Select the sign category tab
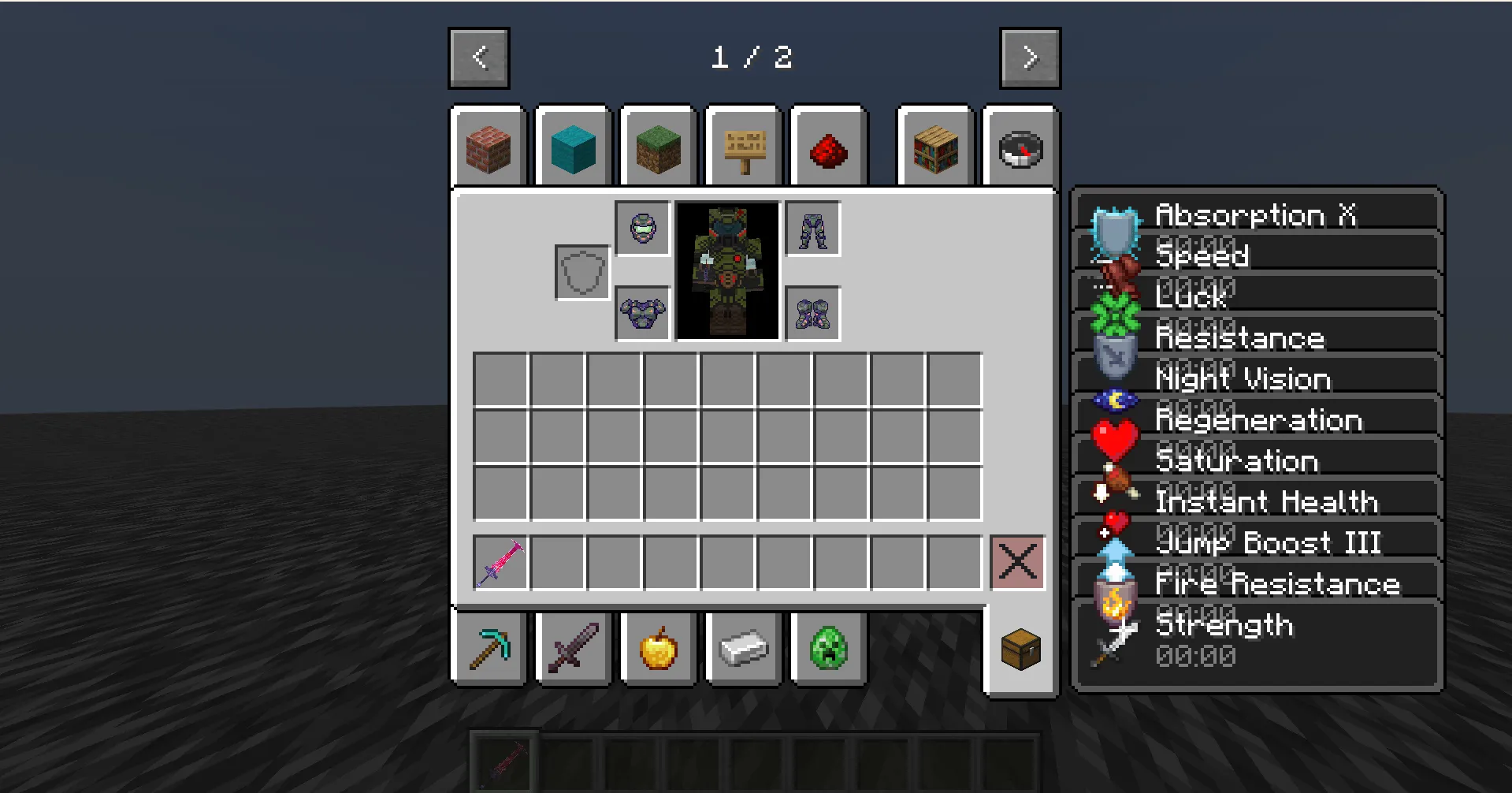This screenshot has height=793, width=1512. [743, 147]
